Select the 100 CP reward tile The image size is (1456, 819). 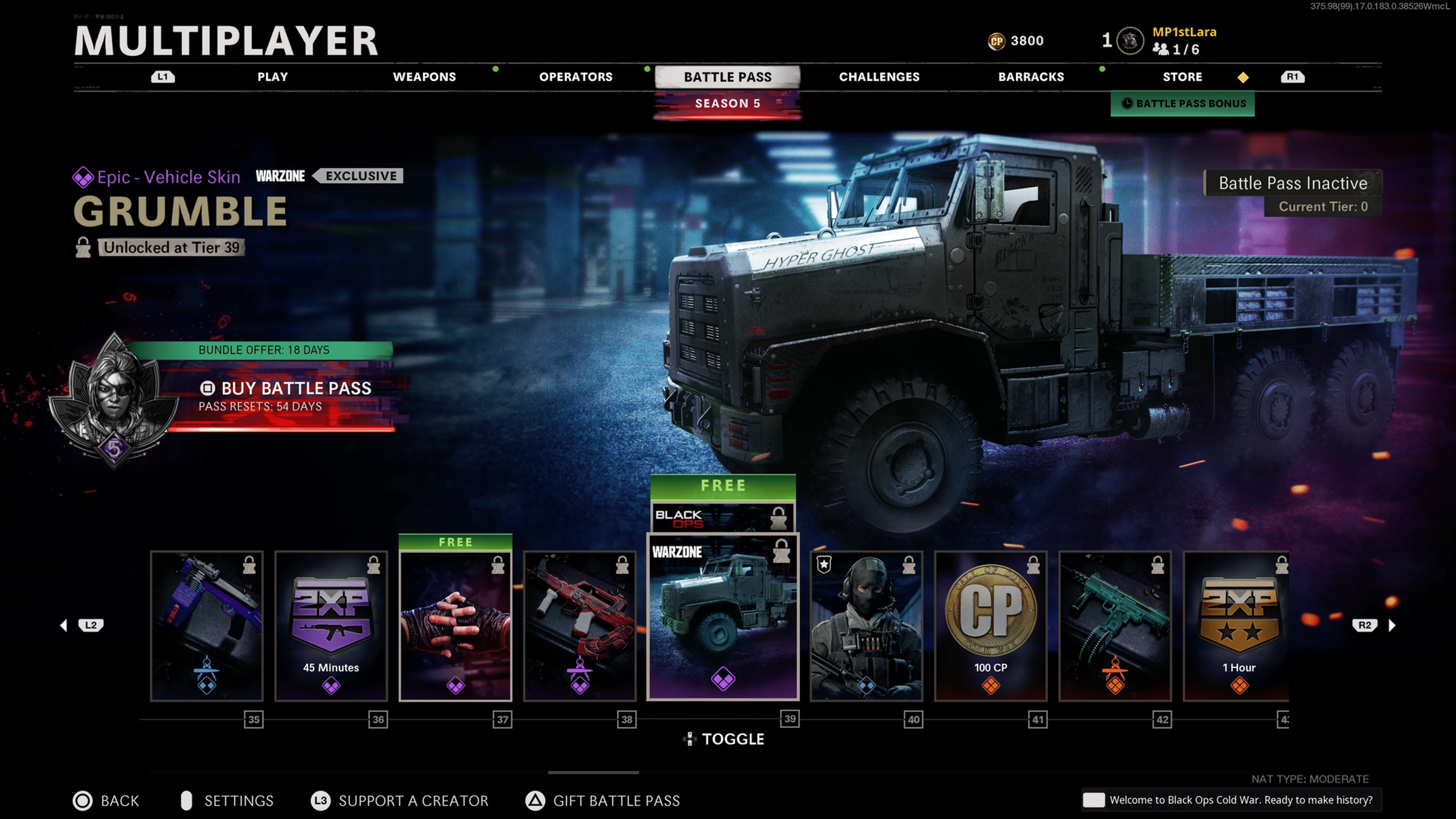(991, 626)
